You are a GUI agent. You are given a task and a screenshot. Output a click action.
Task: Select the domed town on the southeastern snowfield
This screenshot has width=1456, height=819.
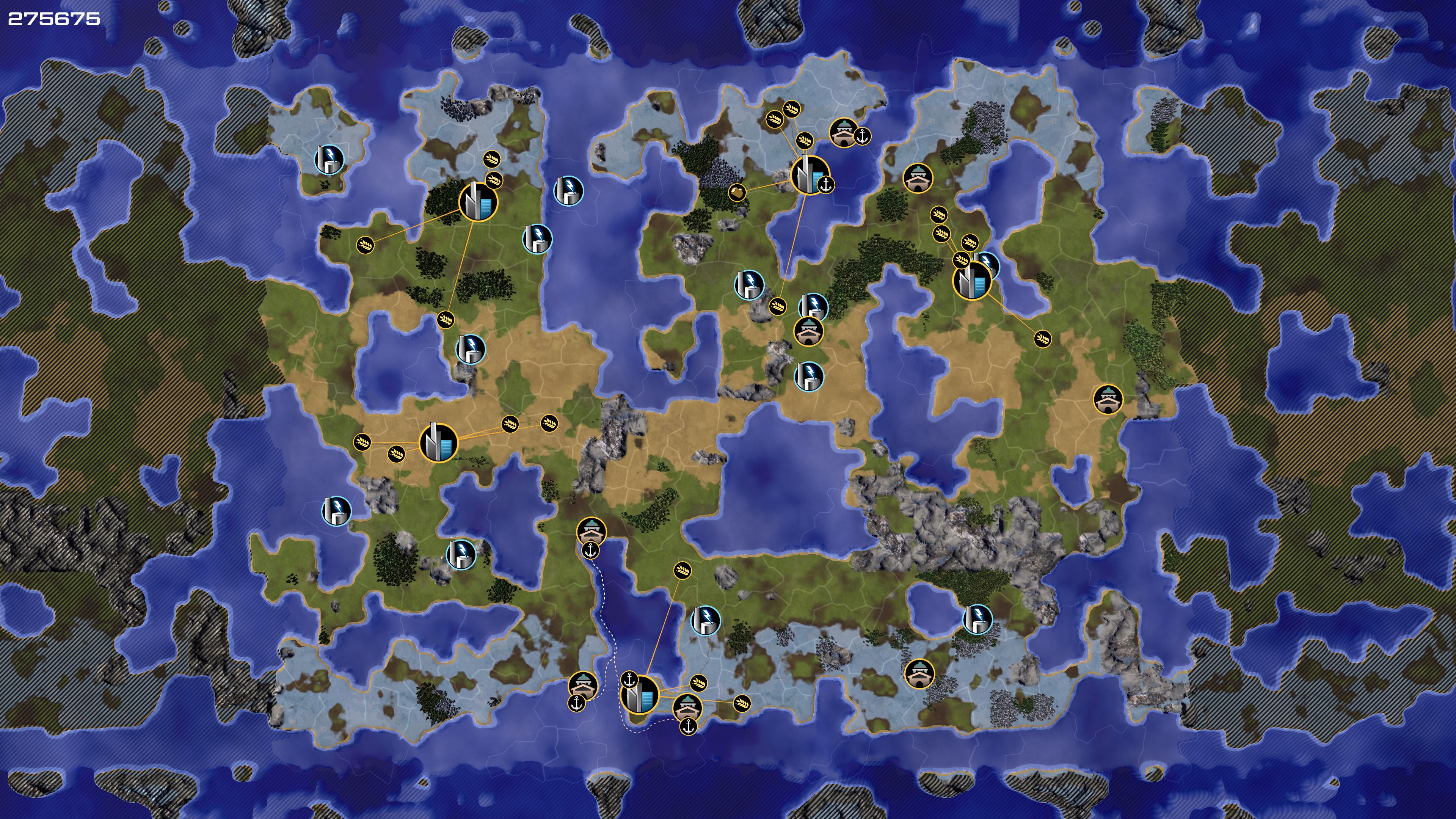(919, 673)
